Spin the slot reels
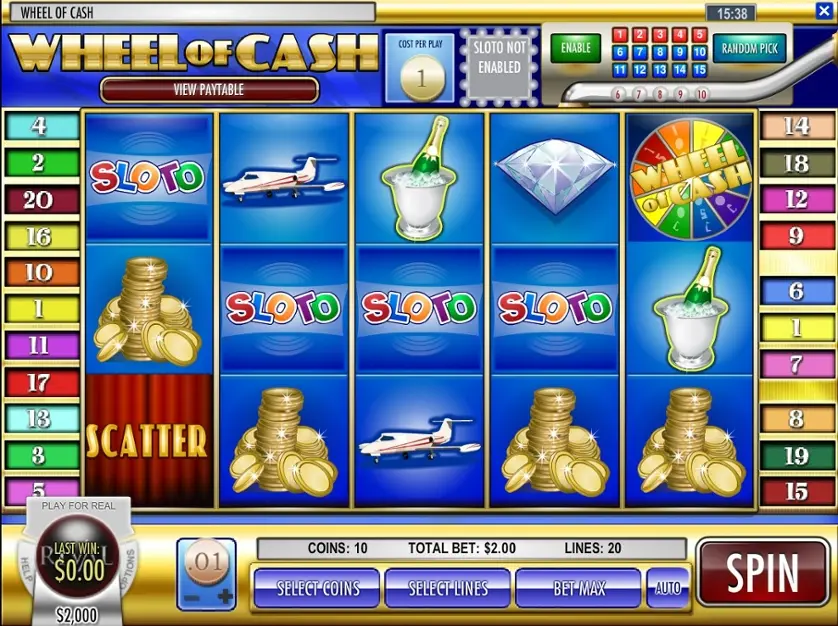838x626 pixels. click(x=763, y=574)
